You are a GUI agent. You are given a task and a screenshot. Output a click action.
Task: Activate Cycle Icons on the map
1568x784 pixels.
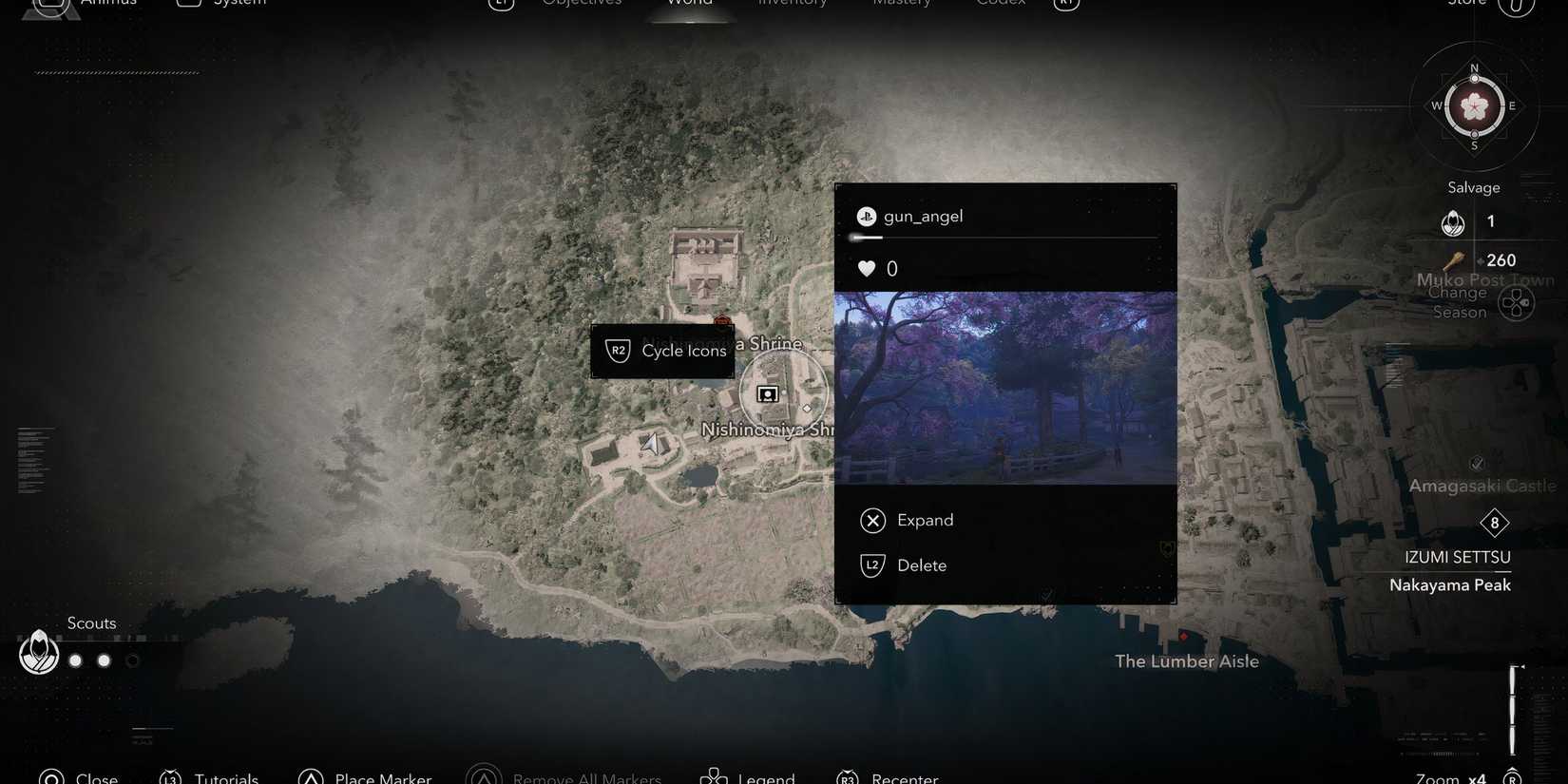point(662,351)
